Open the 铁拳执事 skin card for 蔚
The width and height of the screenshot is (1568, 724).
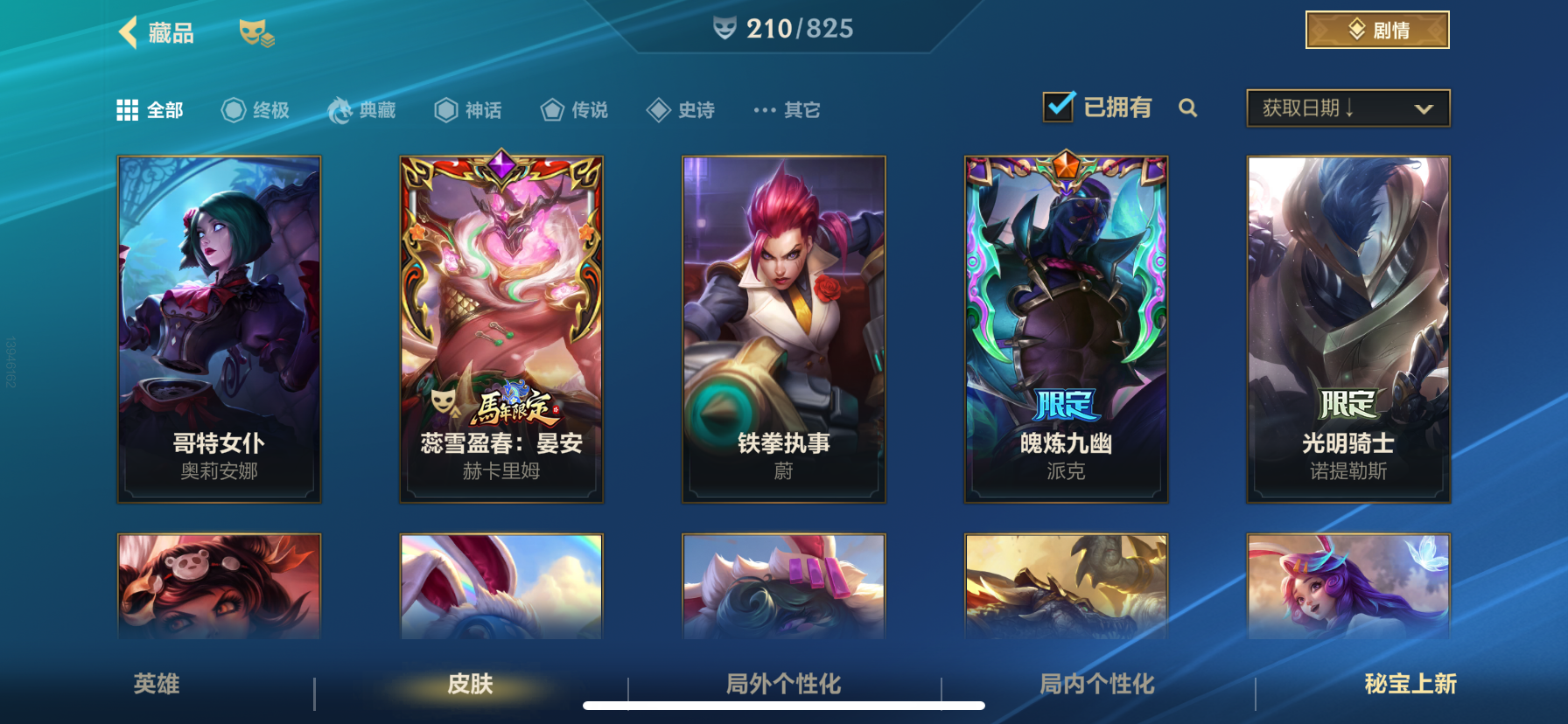tap(784, 328)
